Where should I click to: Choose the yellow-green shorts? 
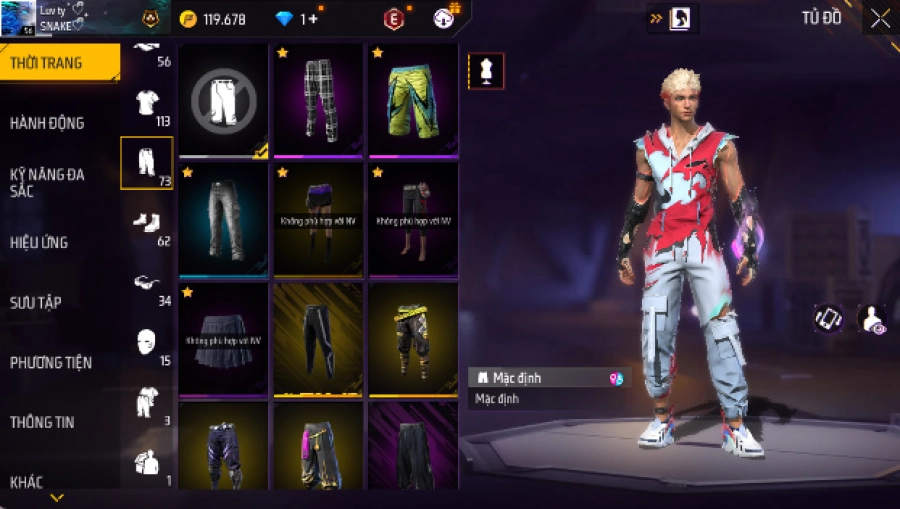pyautogui.click(x=413, y=99)
